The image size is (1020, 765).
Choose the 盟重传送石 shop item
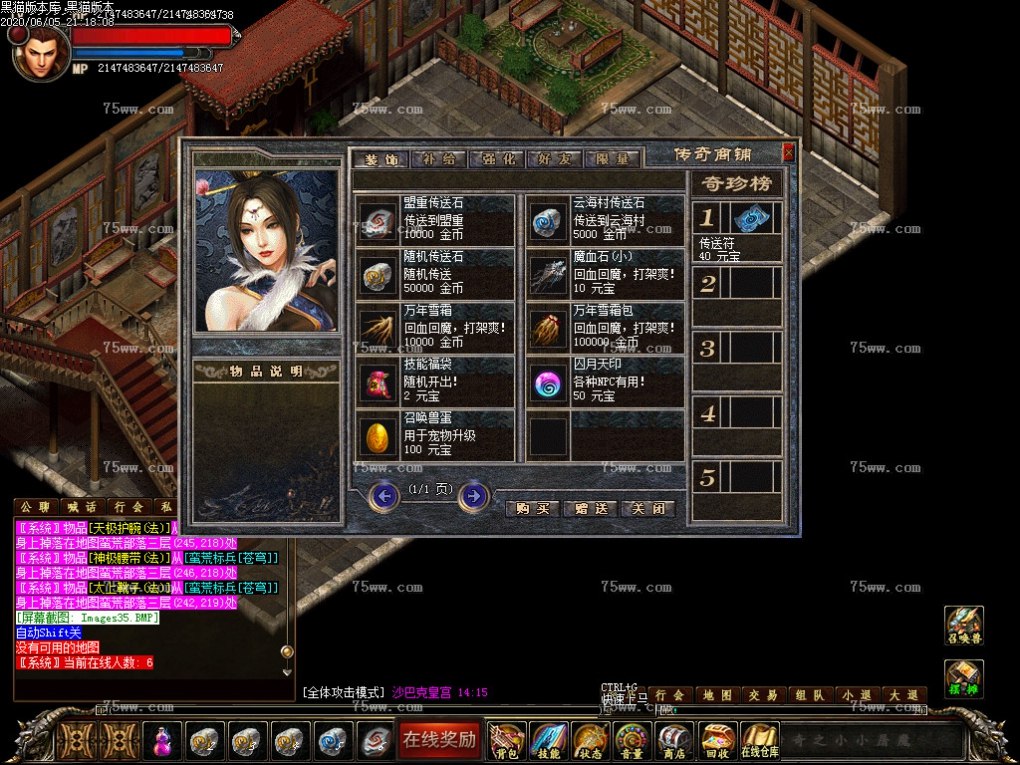pos(435,220)
